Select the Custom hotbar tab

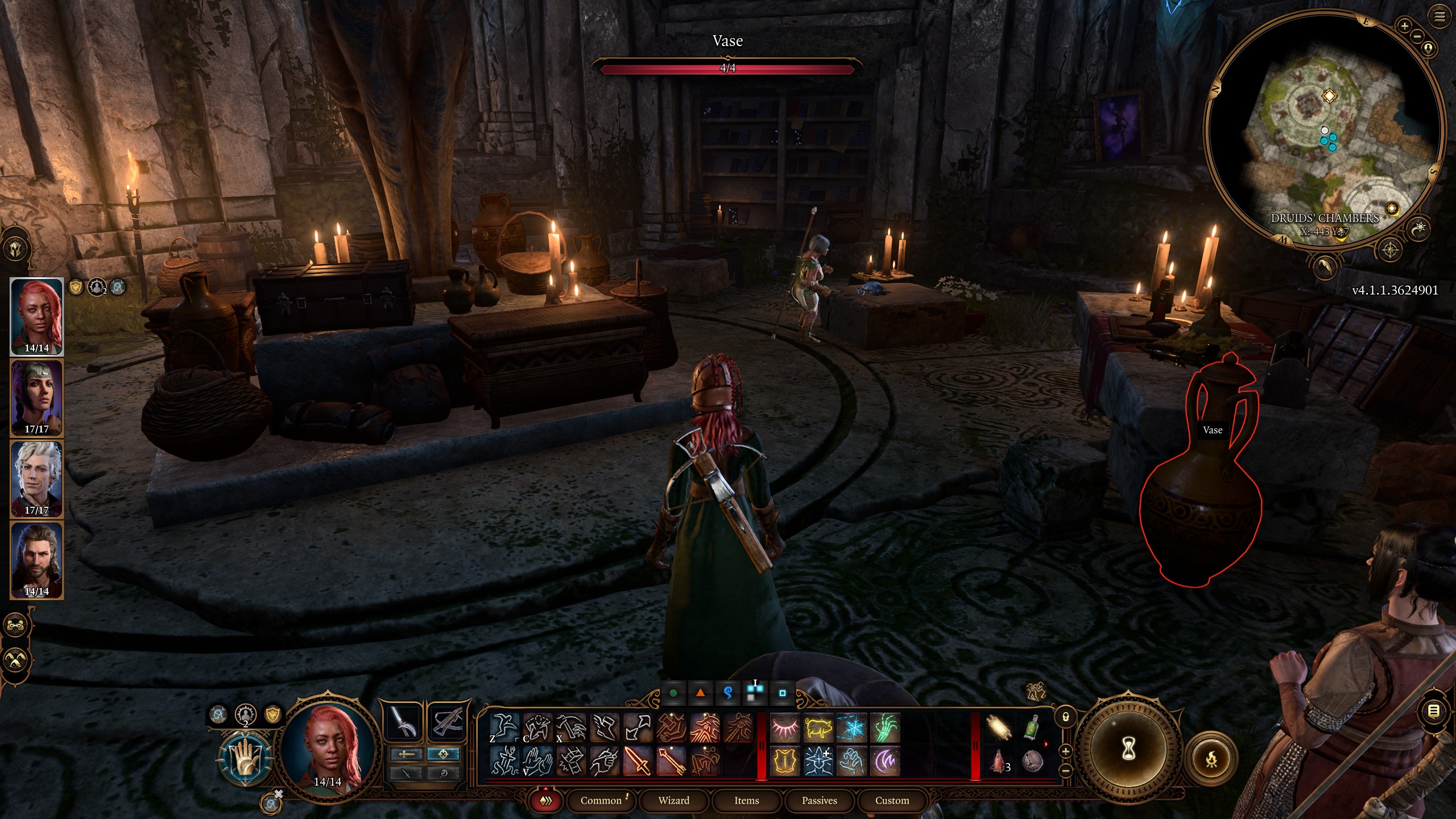(x=892, y=800)
